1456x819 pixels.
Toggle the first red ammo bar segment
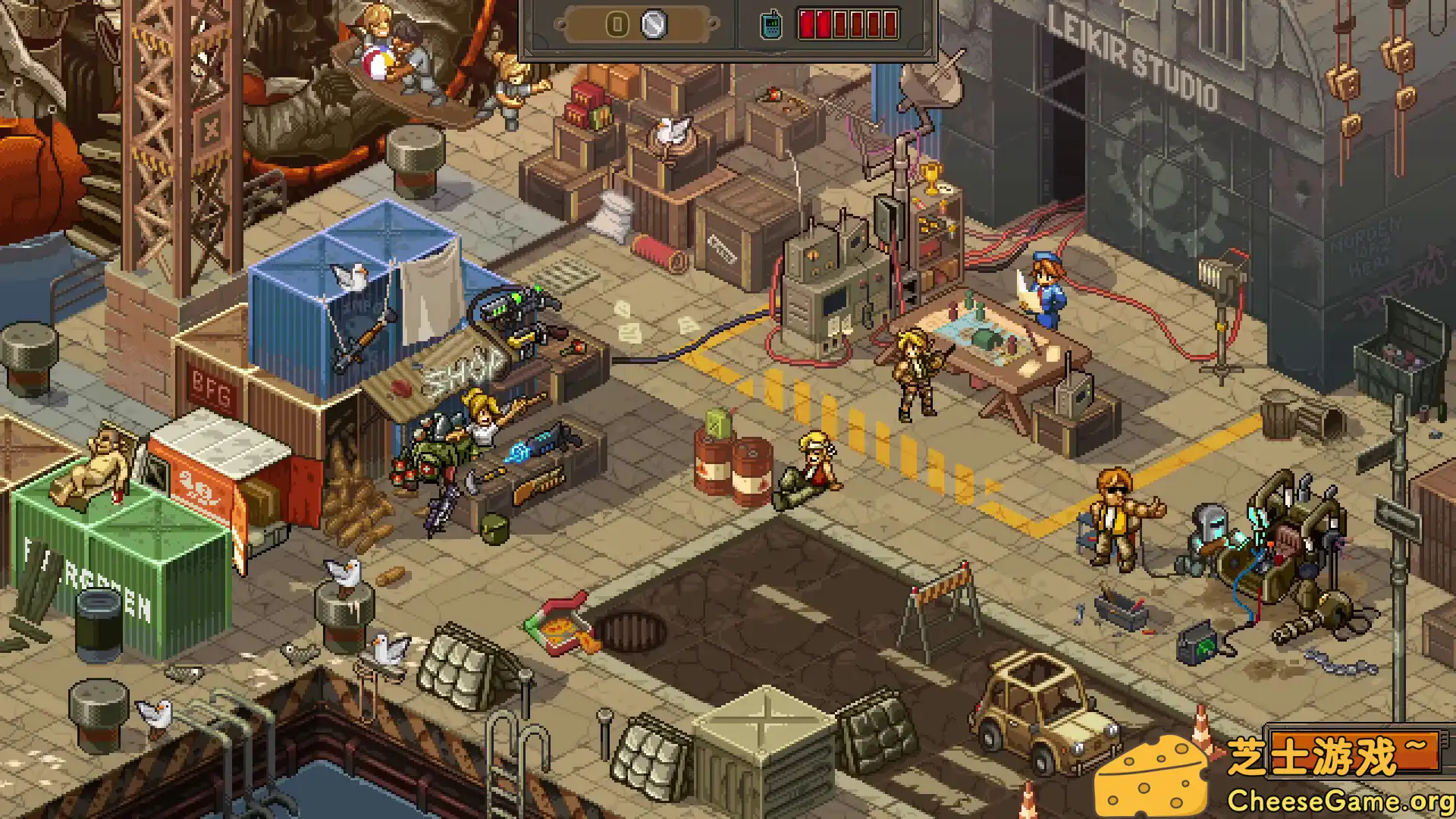(808, 23)
